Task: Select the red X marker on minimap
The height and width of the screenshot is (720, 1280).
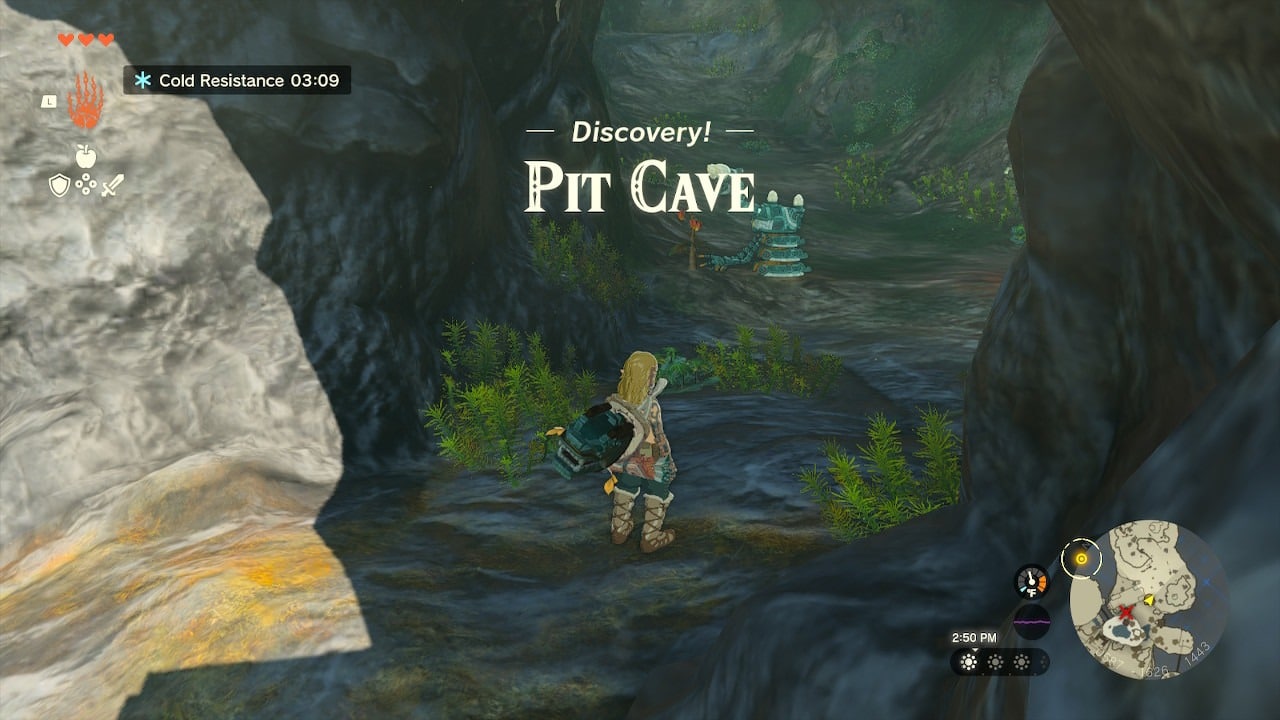Action: point(1128,611)
